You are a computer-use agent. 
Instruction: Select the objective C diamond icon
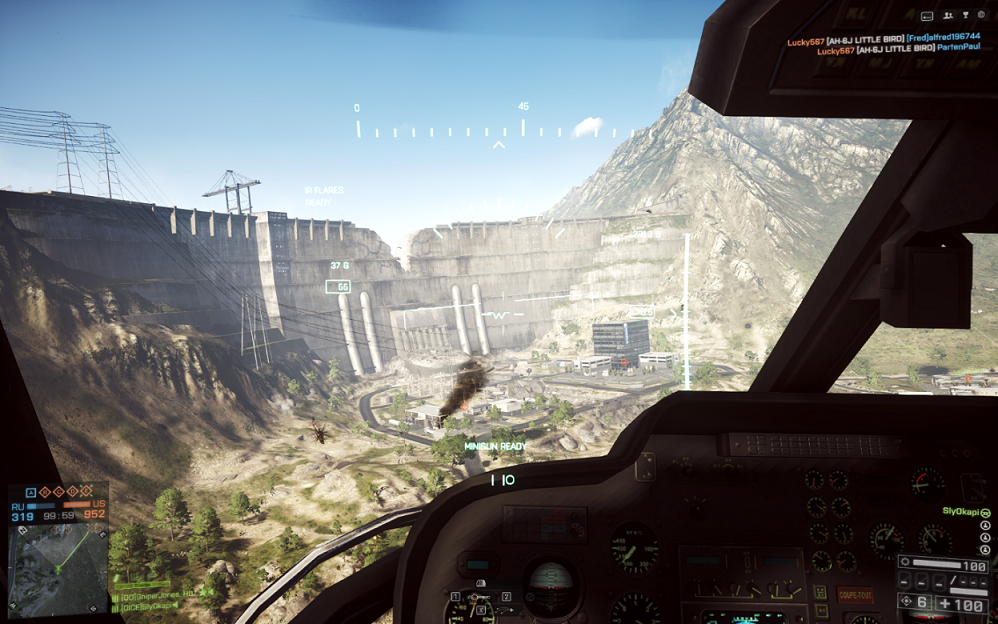58,492
